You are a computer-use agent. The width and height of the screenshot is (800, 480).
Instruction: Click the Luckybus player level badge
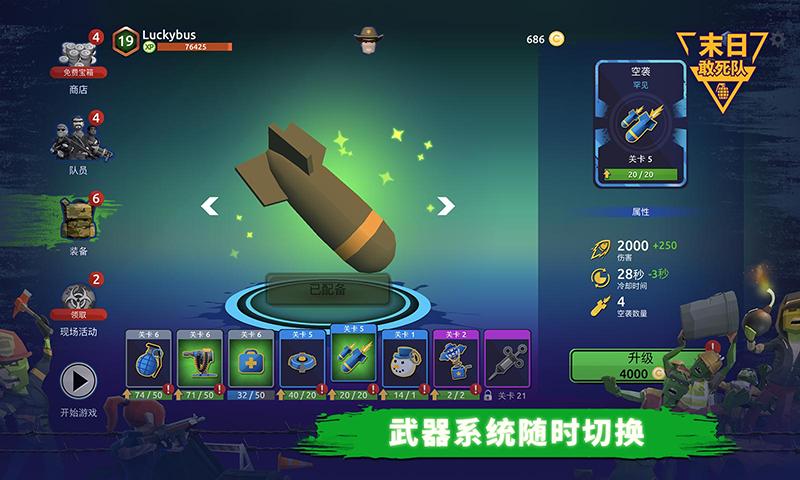125,41
